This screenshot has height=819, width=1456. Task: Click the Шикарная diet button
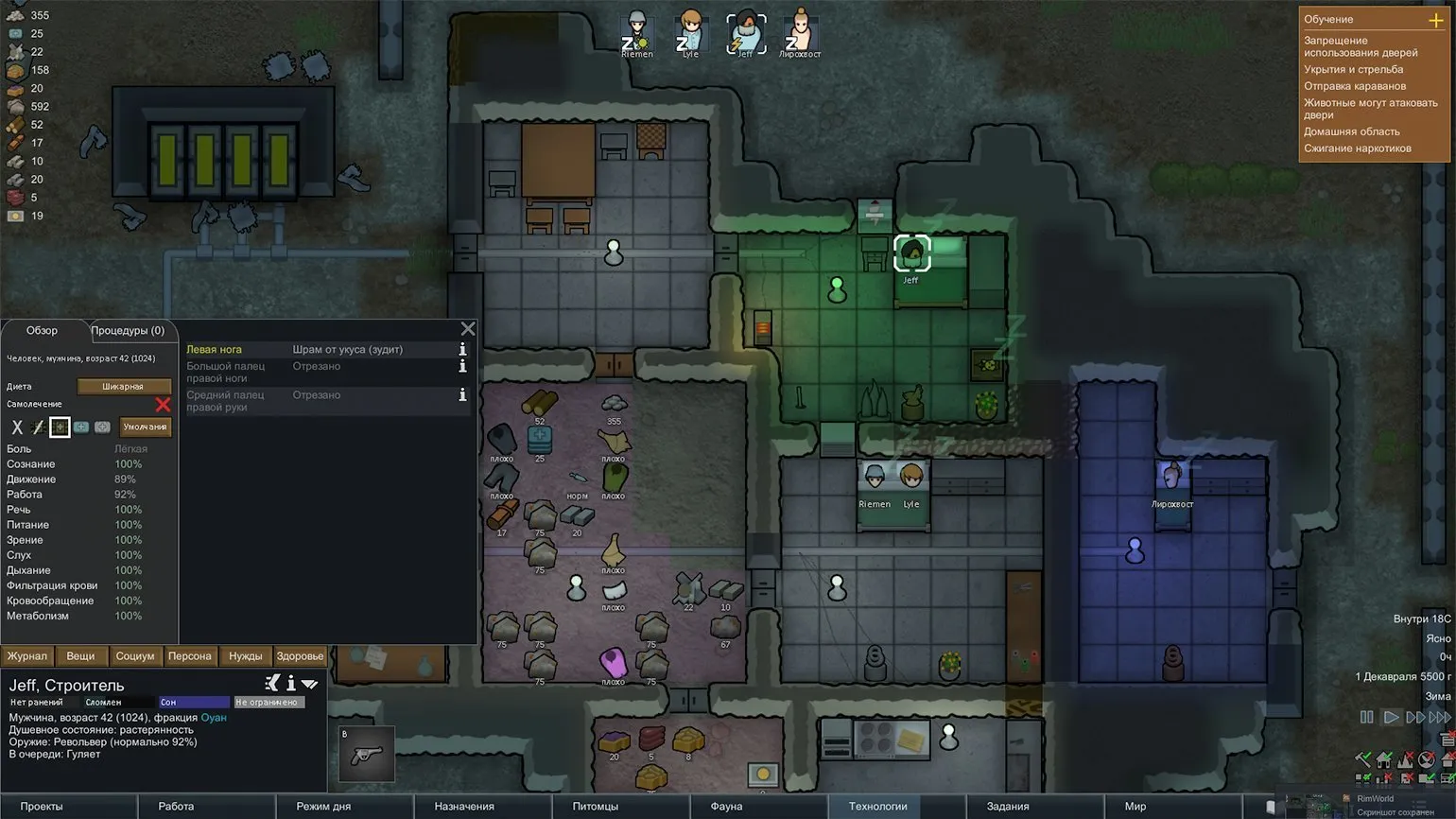123,387
